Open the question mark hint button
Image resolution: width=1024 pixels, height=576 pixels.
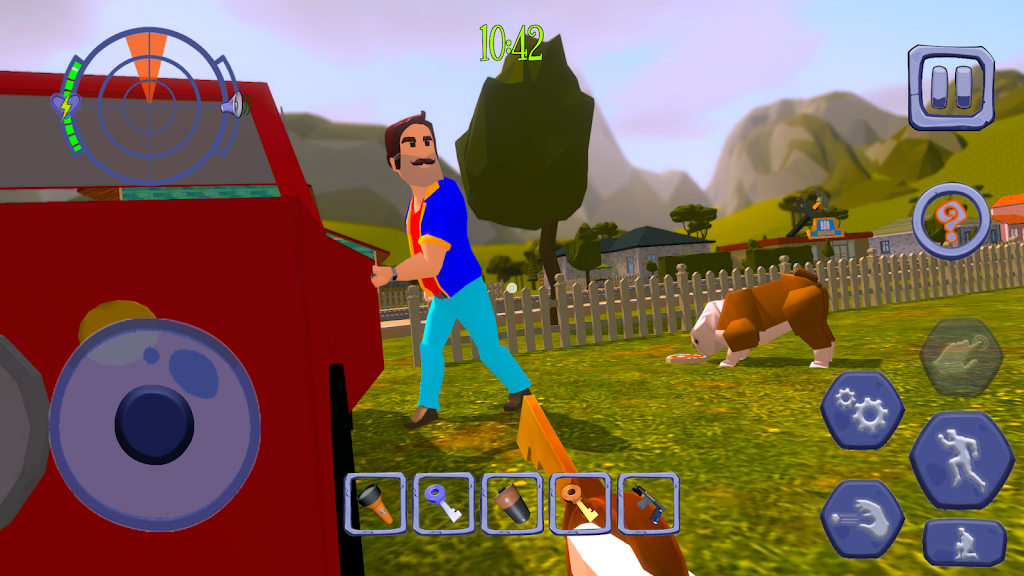950,220
